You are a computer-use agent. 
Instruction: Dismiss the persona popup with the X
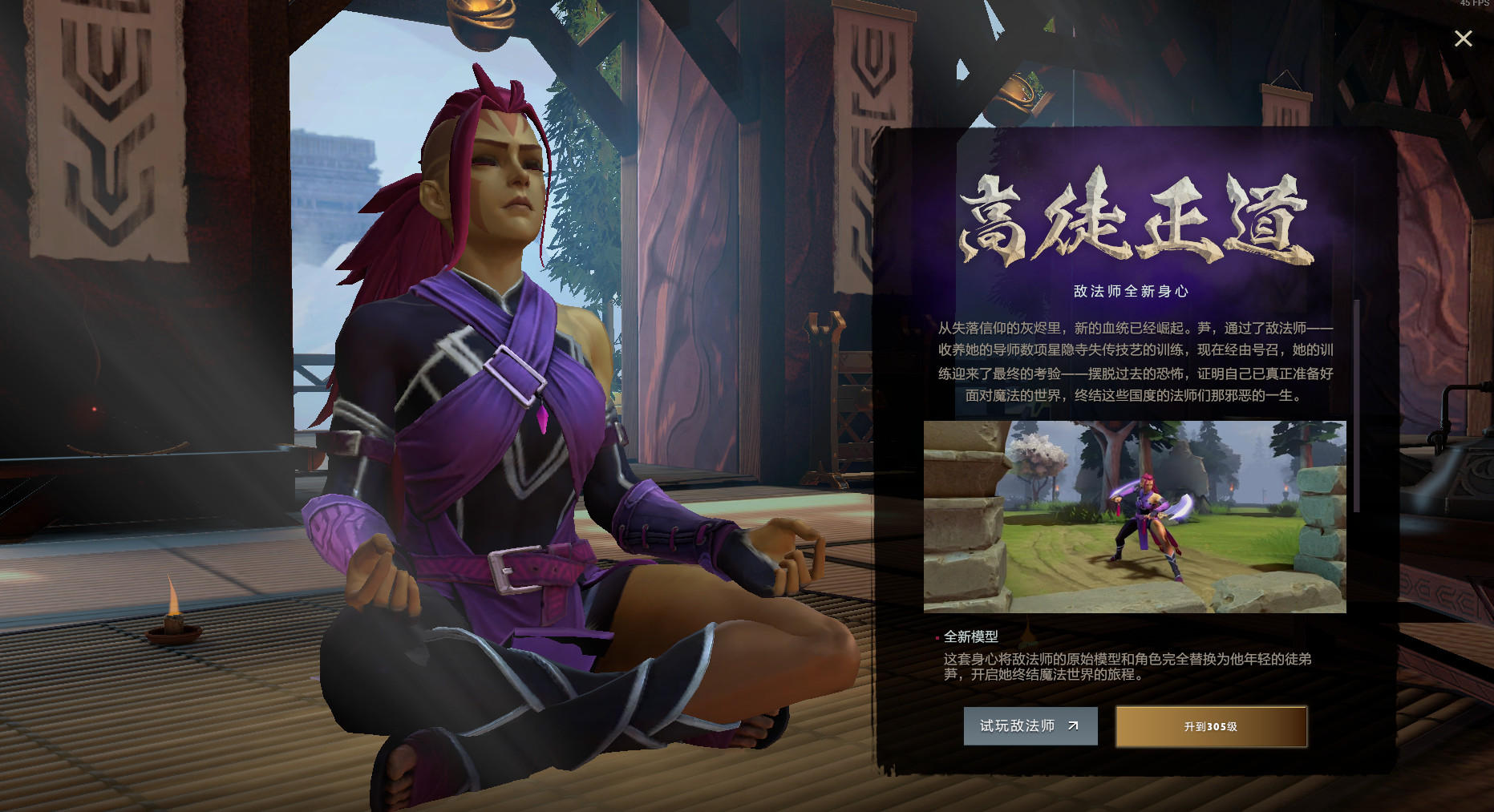pos(1463,38)
